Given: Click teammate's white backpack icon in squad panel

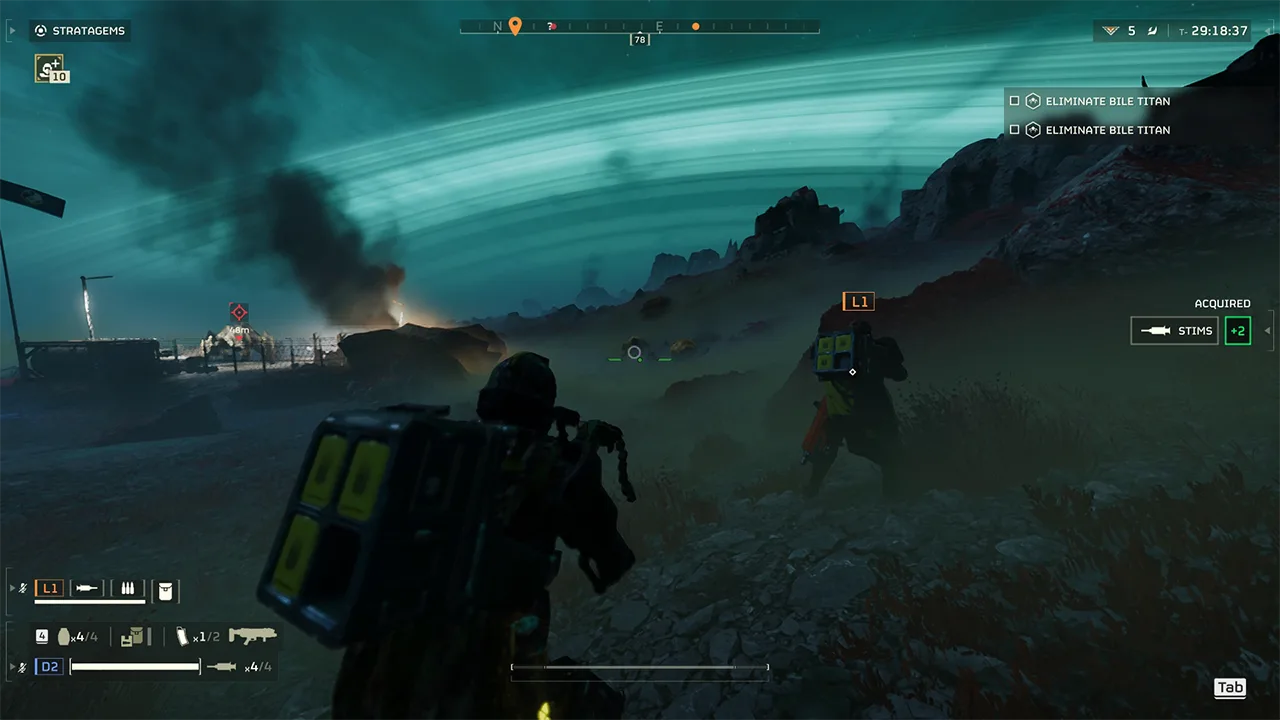Looking at the screenshot, I should (165, 590).
